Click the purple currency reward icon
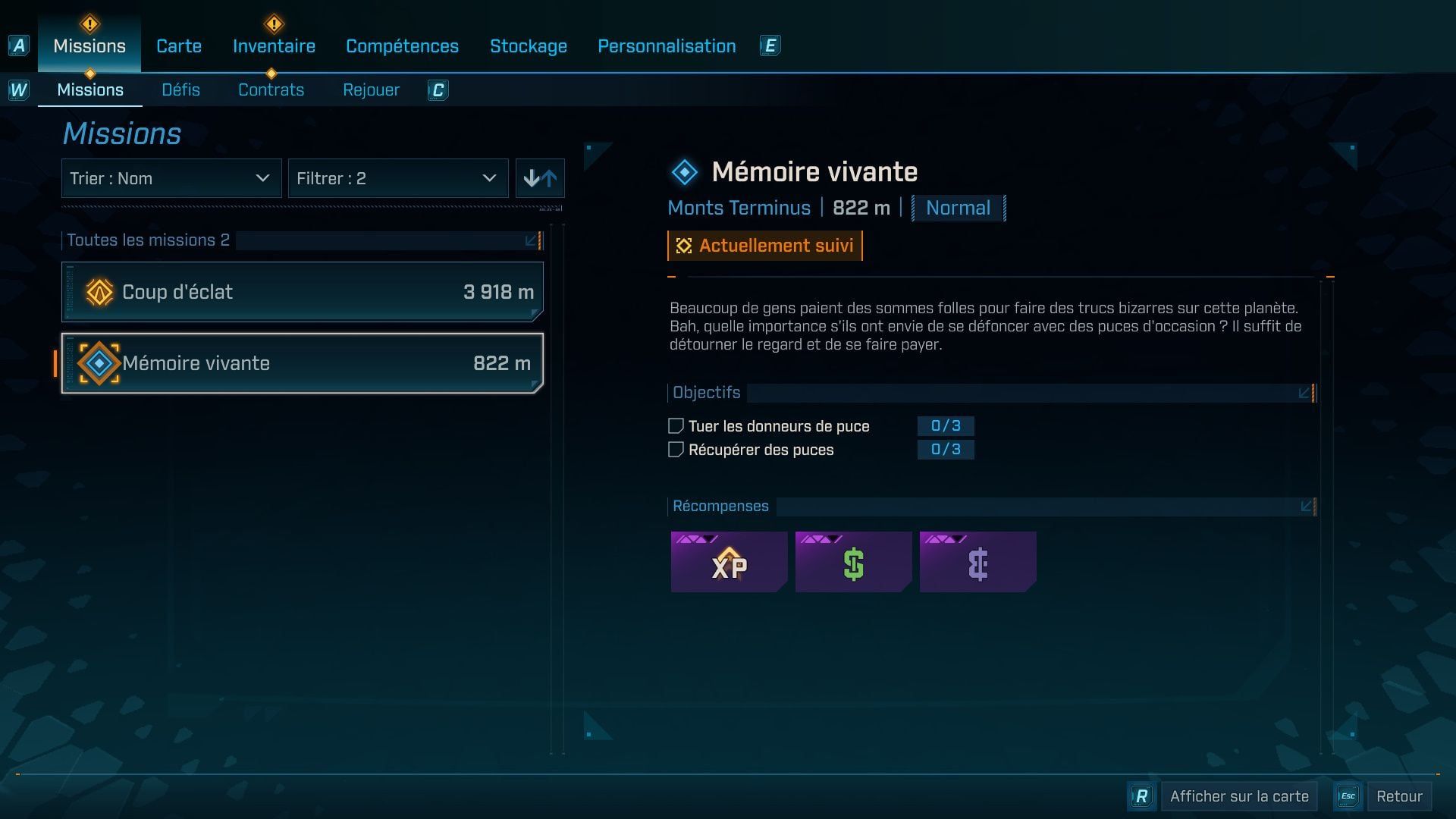This screenshot has width=1456, height=819. coord(978,562)
